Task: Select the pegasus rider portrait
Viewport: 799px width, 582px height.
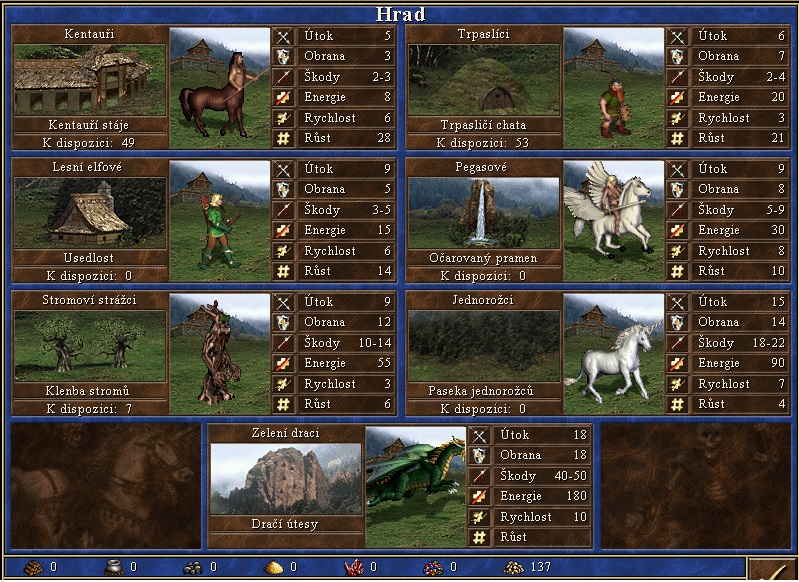Action: click(613, 220)
